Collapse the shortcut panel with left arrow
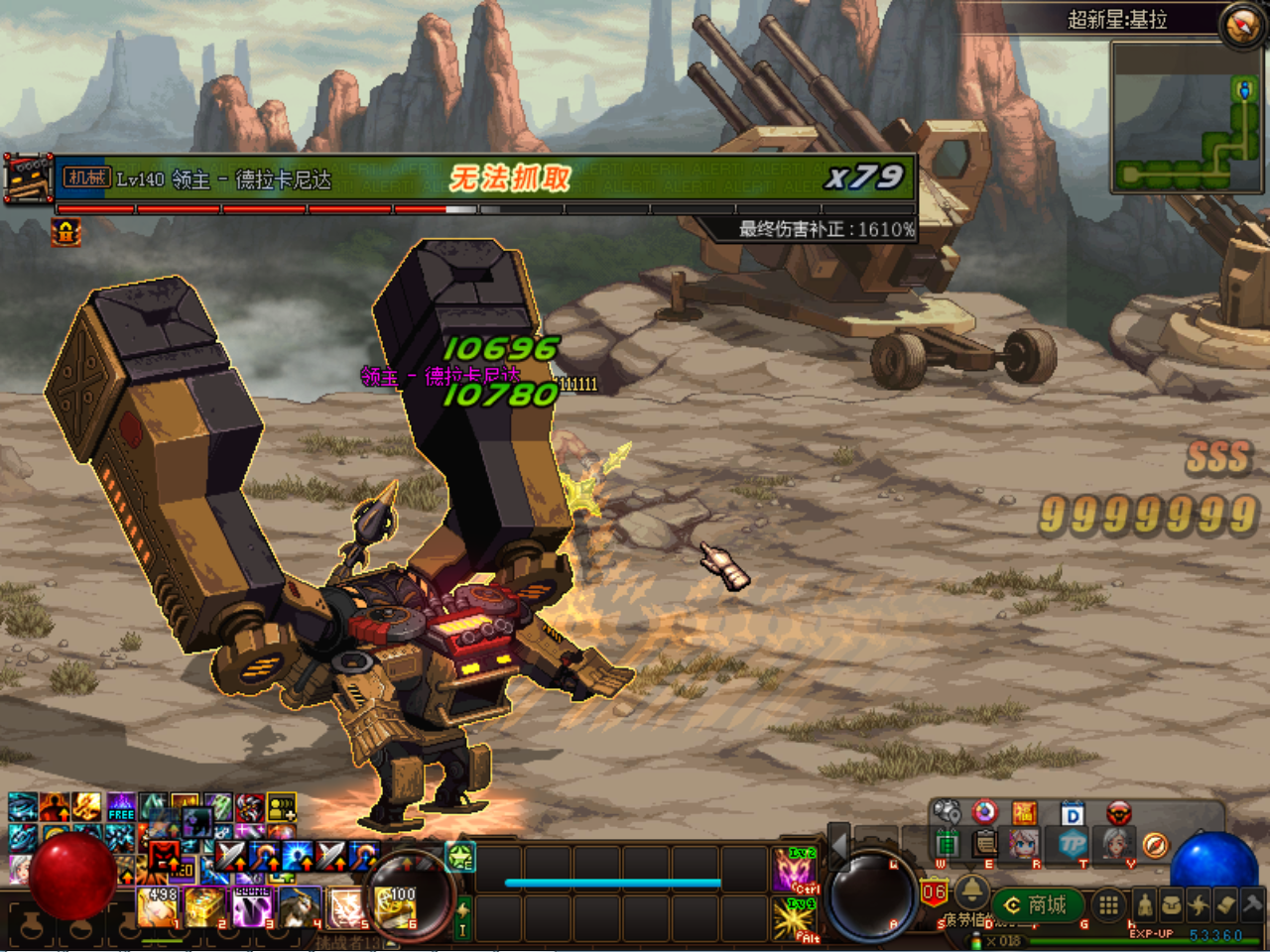Viewport: 1270px width, 952px height. point(838,845)
